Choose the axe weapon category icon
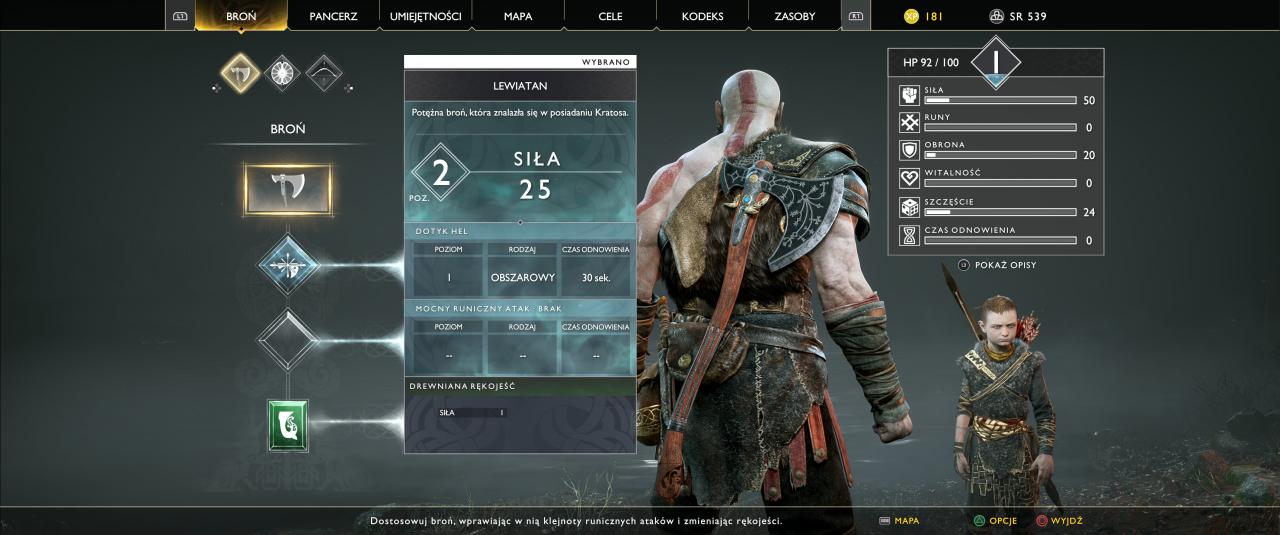This screenshot has height=535, width=1280. tap(240, 73)
